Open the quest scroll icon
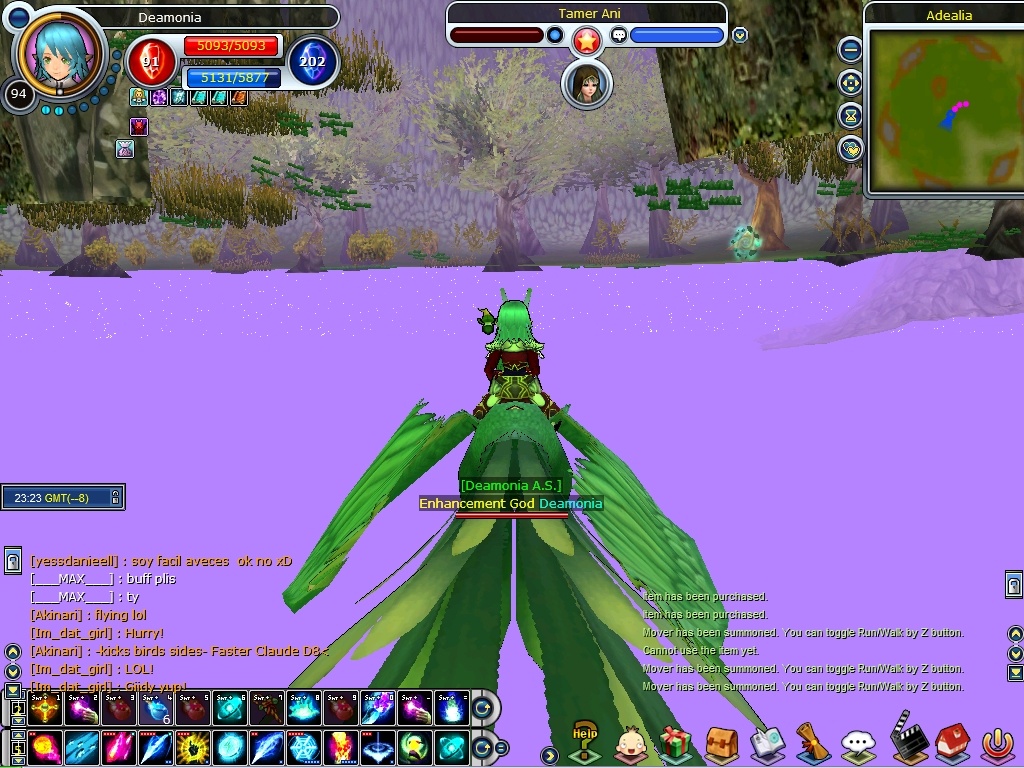 [812, 743]
